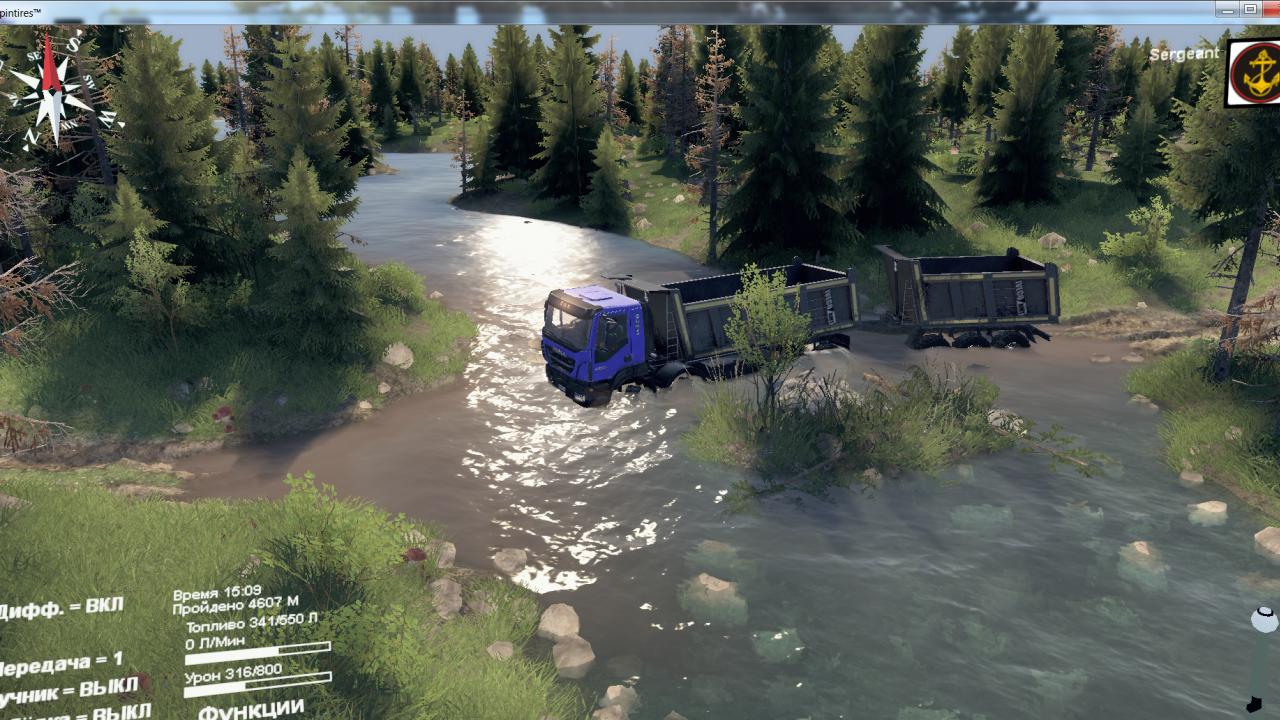1280x720 pixels.
Task: Select the Sergeant anchor rank badge
Action: (x=1254, y=72)
